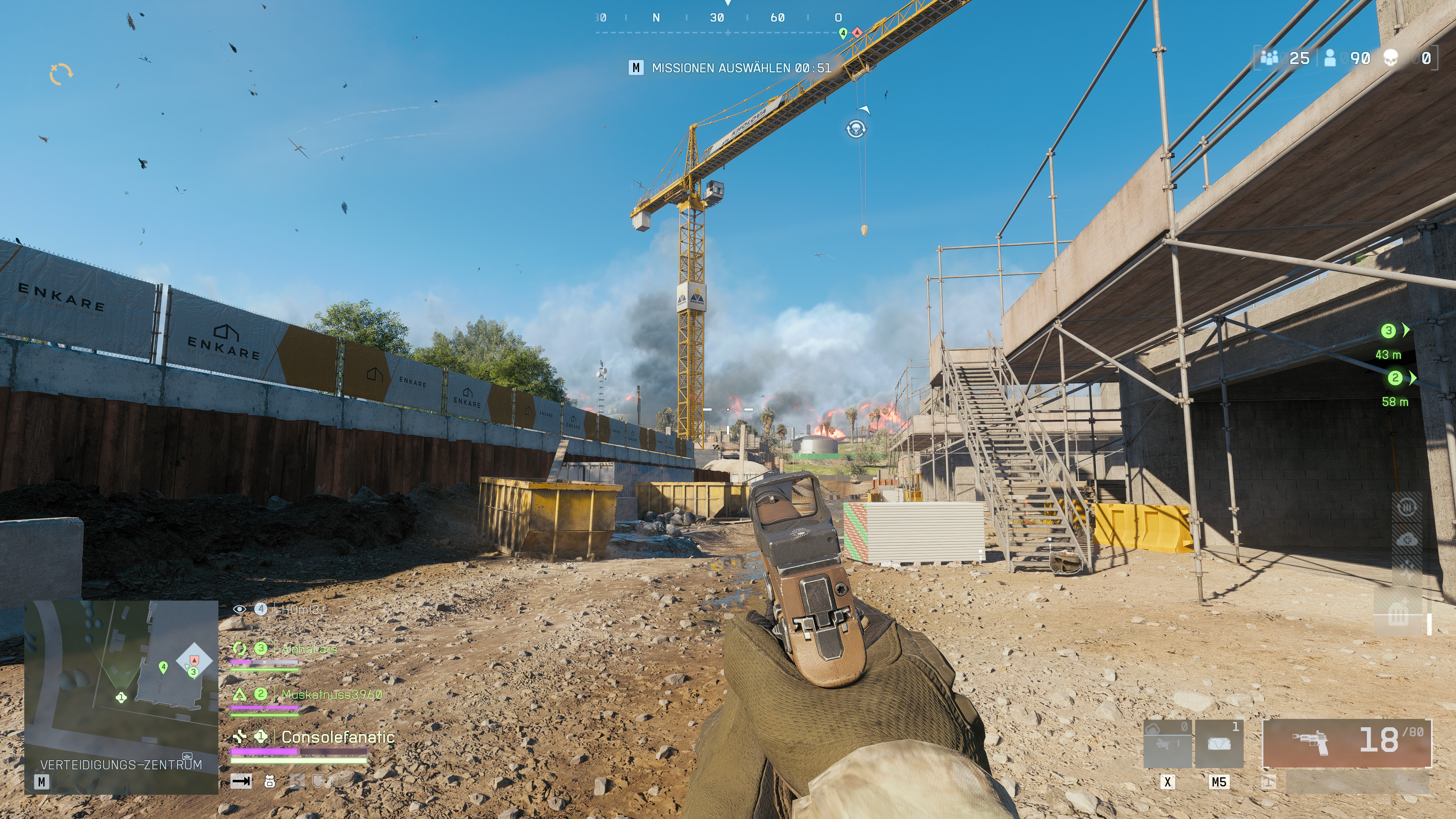Select squad member AlphaLars in squad list
1456x819 pixels.
309,650
